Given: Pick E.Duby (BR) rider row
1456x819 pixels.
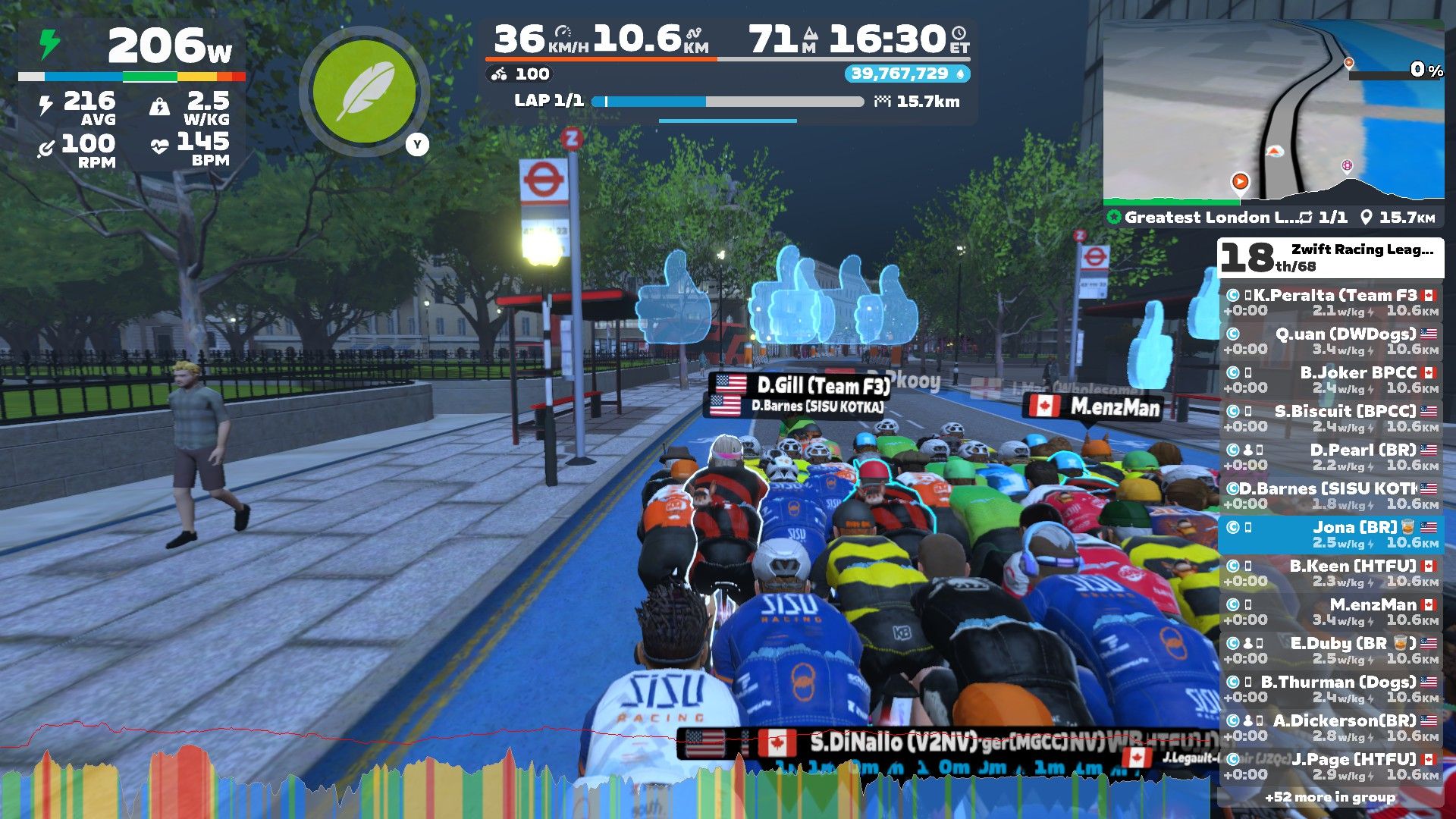Looking at the screenshot, I should tap(1331, 650).
